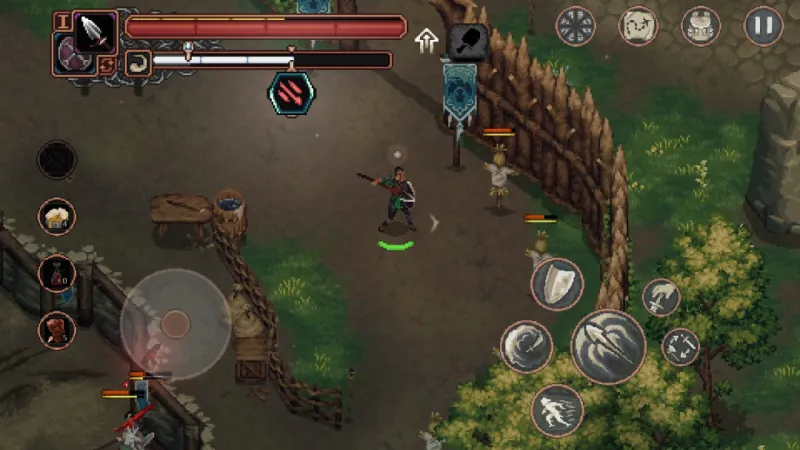Screen dimensions: 800x450
Task: Use the meat ration quick slot
Action: (57, 329)
